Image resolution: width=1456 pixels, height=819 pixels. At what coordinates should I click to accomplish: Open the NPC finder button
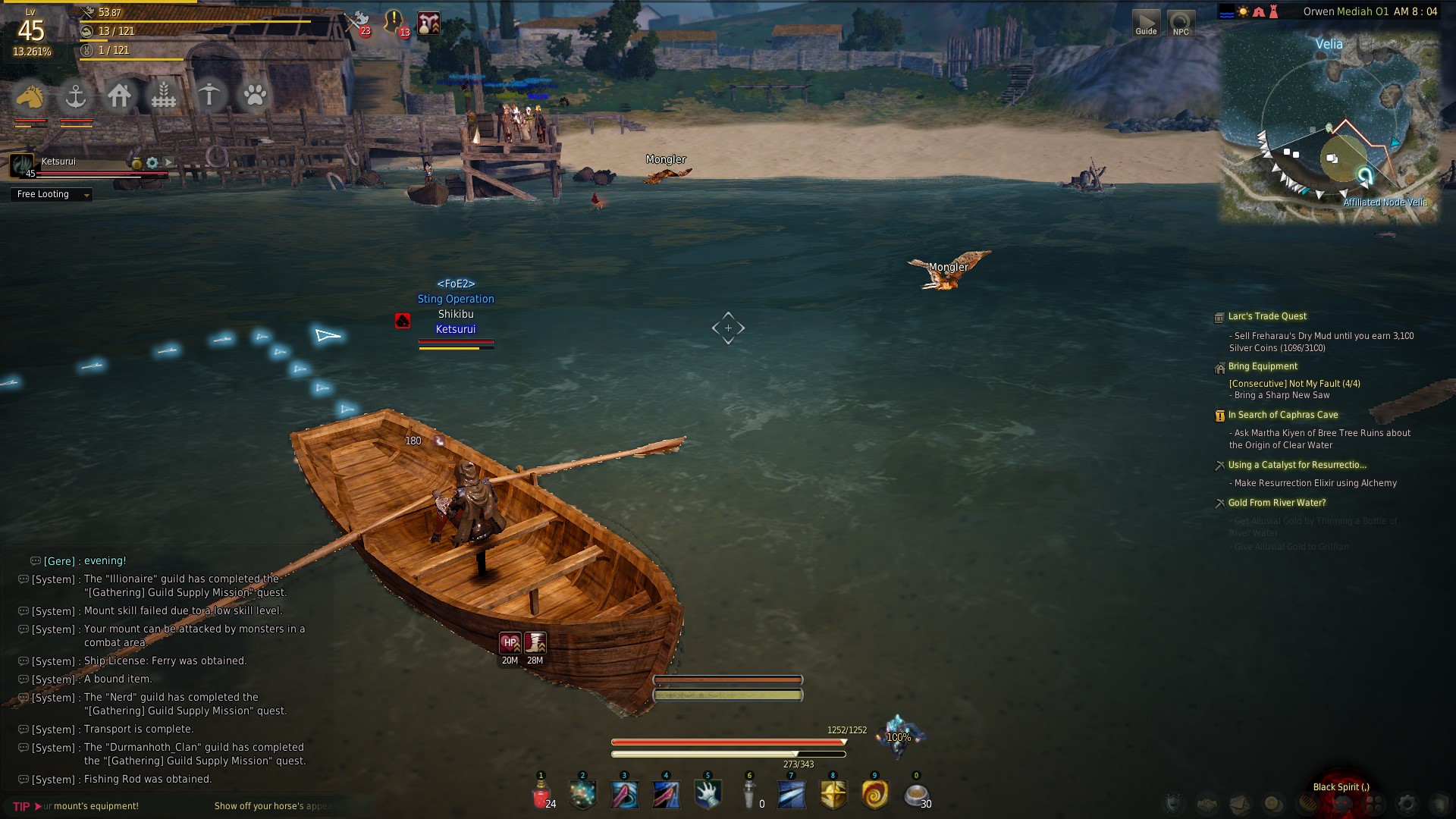click(x=1181, y=23)
